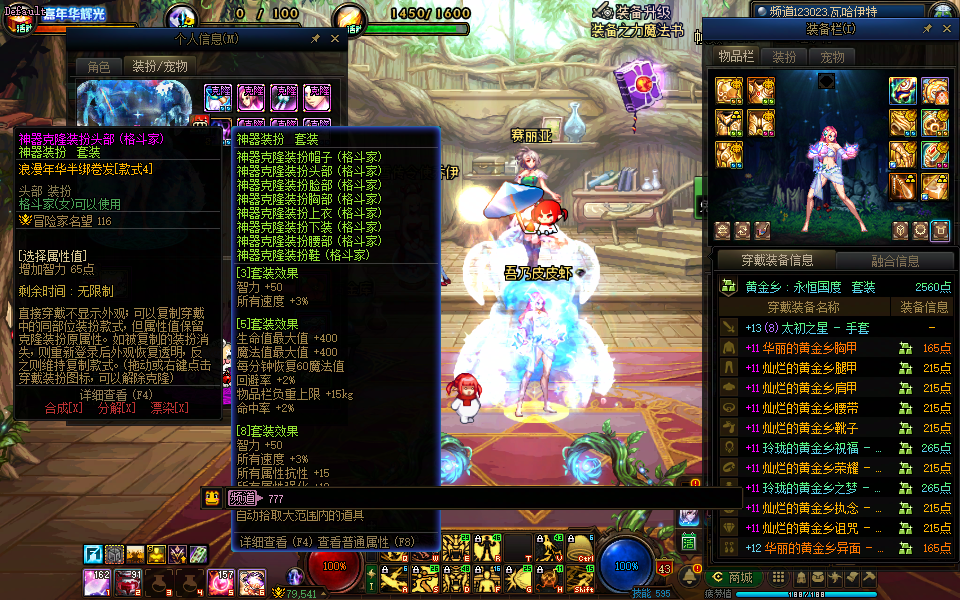Close the 个人信息 window
The width and height of the screenshot is (960, 600).
click(x=335, y=39)
